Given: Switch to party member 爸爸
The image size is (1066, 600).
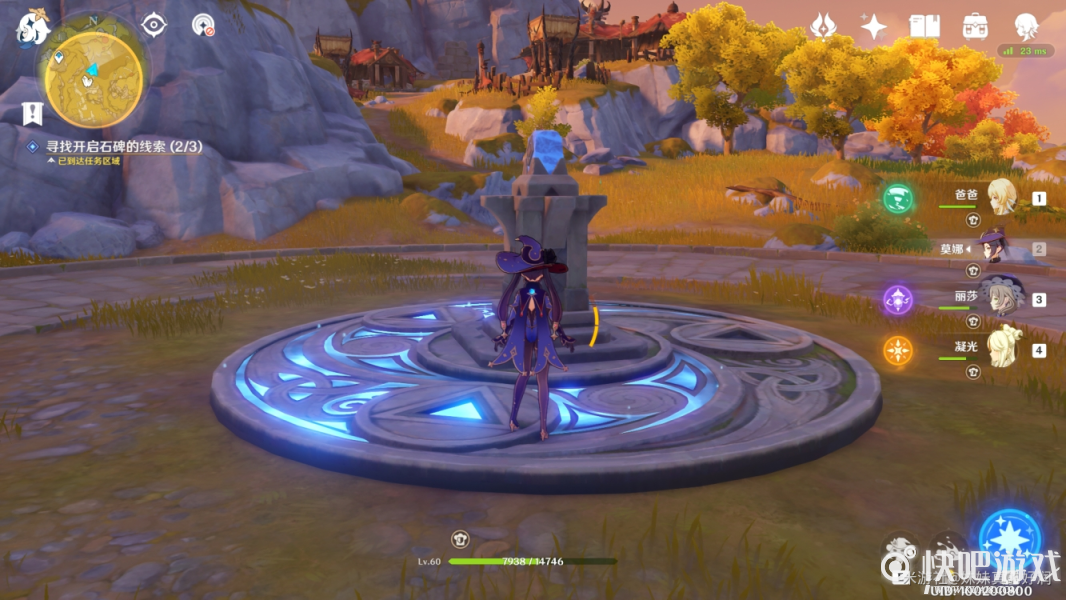Looking at the screenshot, I should (1001, 197).
